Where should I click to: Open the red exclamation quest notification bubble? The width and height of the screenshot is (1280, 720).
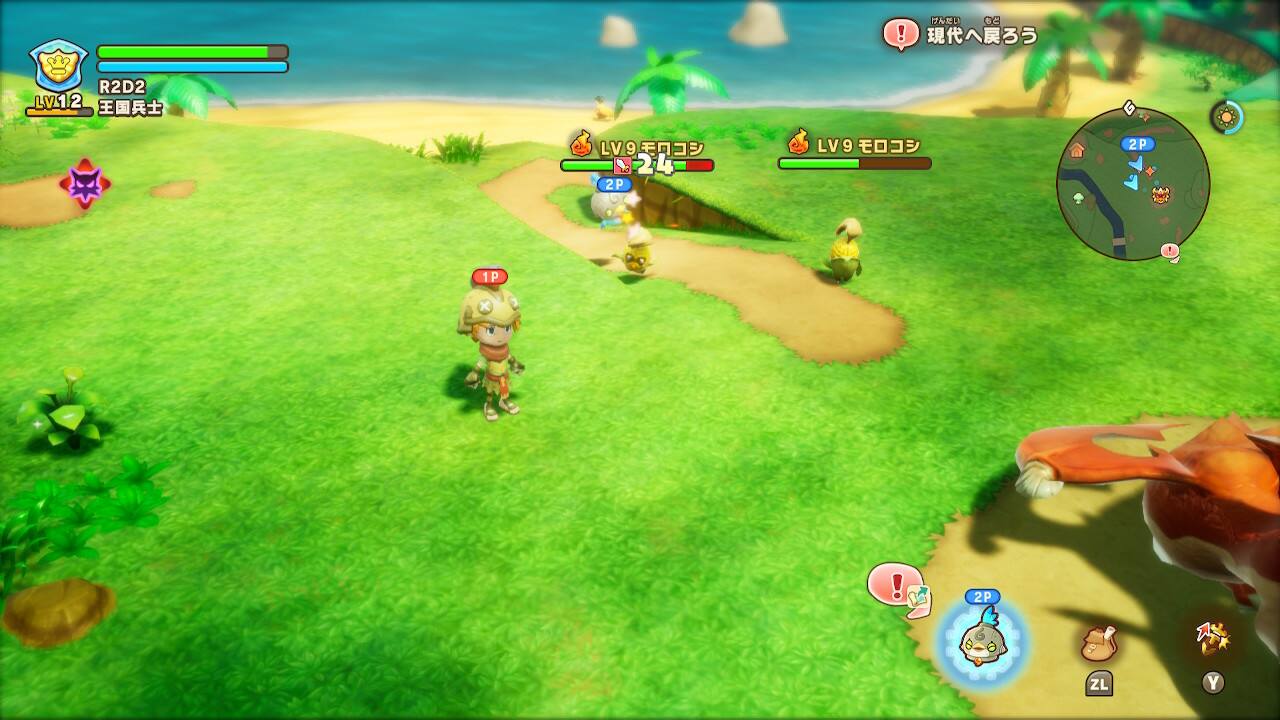(x=894, y=583)
